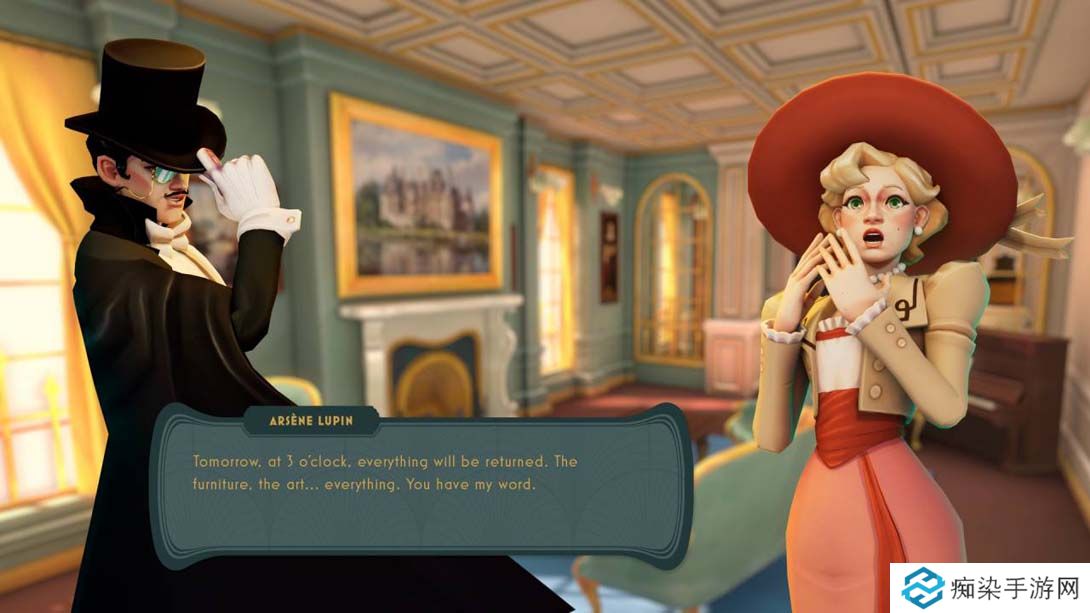1090x613 pixels.
Task: Advance Arsène Lupin's dialogue text box
Action: click(x=421, y=487)
